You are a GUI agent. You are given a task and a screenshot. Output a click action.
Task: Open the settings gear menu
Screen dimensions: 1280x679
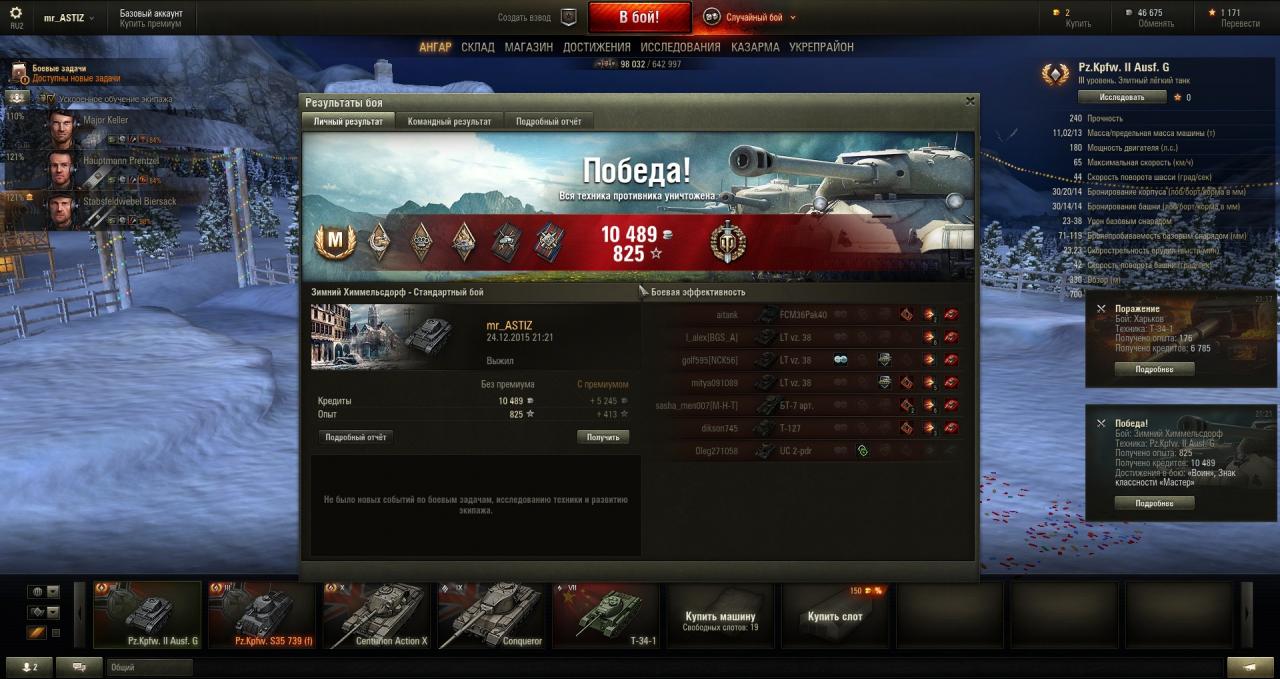click(x=16, y=13)
